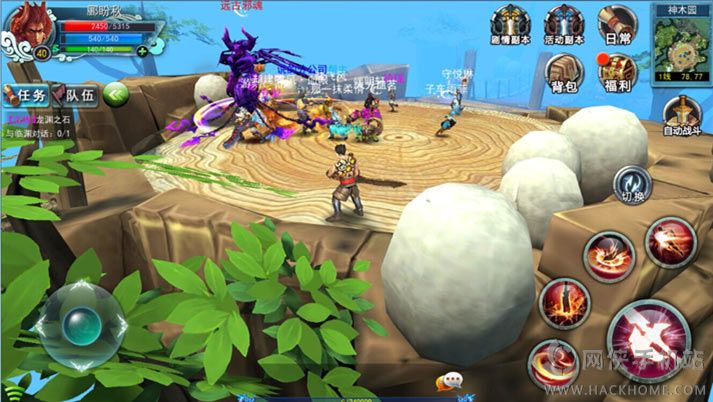Open the 日常 daily scroll menu
The height and width of the screenshot is (402, 713).
pyautogui.click(x=618, y=25)
